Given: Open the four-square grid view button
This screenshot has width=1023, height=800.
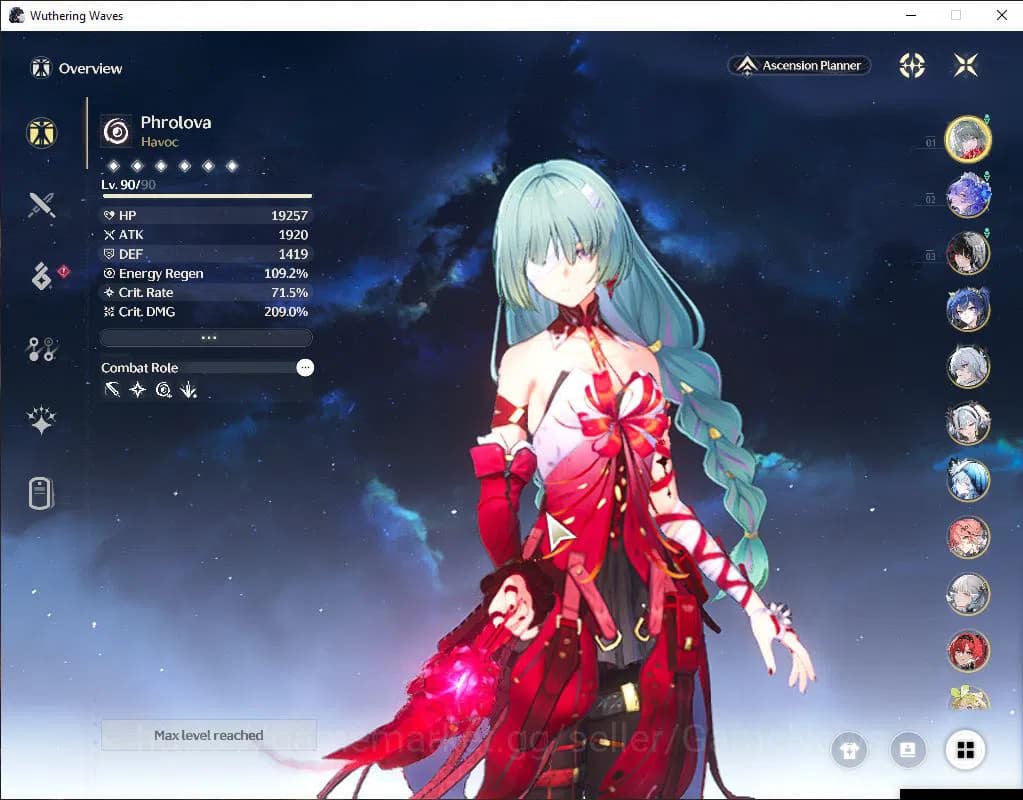Looking at the screenshot, I should tap(965, 750).
